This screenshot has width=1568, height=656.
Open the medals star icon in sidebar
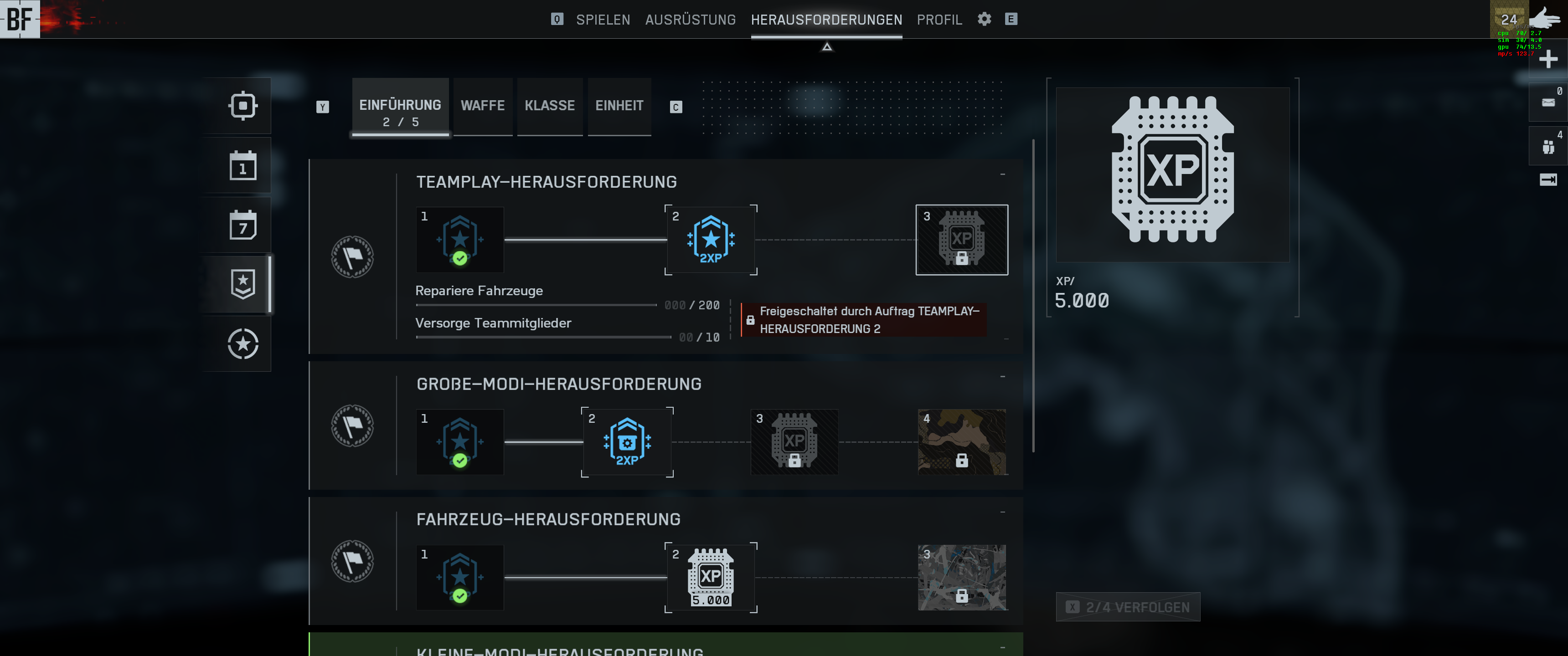coord(243,284)
